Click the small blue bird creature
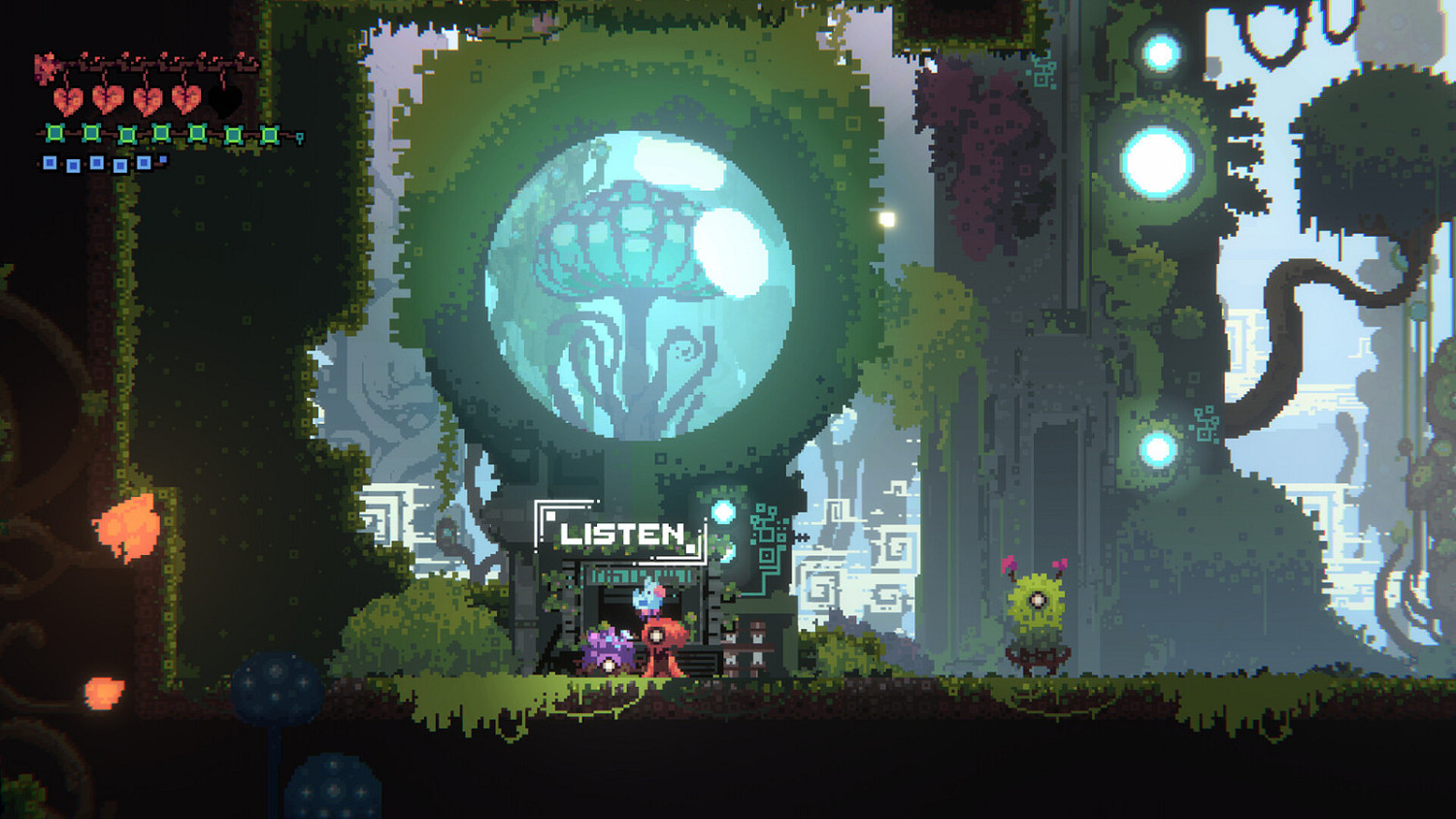Image resolution: width=1456 pixels, height=819 pixels. (649, 598)
